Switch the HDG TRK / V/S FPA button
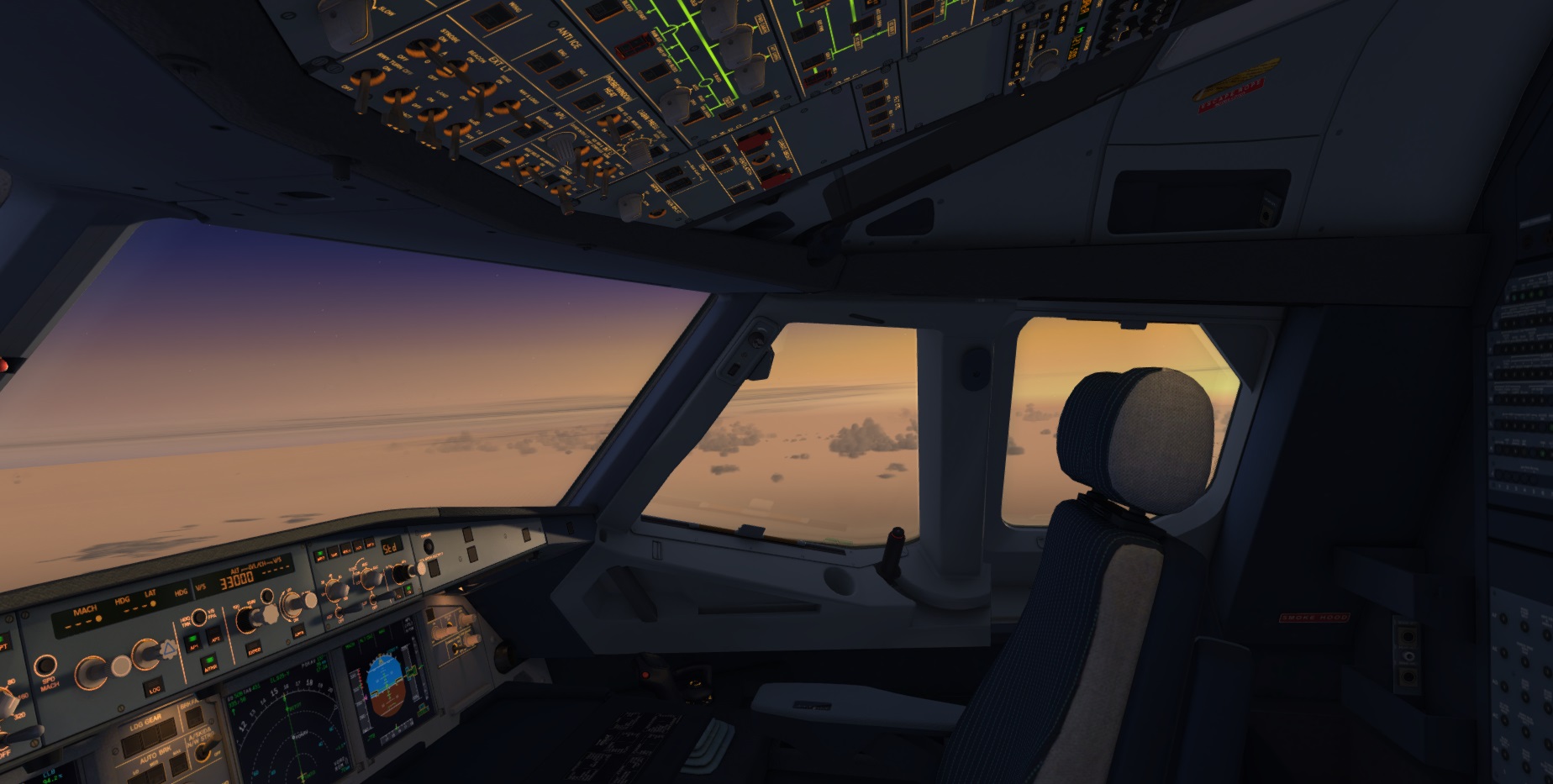The image size is (1553, 784). point(198,617)
